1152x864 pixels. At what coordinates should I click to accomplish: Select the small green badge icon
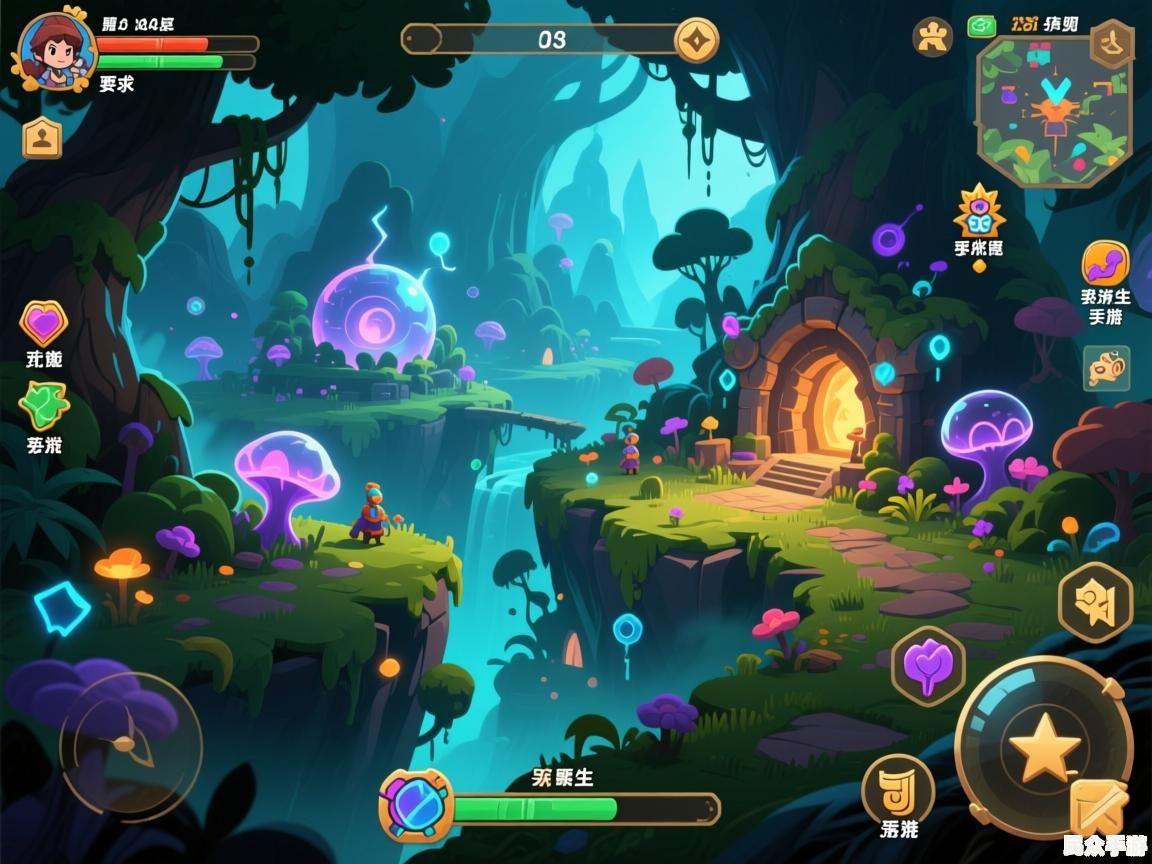click(981, 26)
